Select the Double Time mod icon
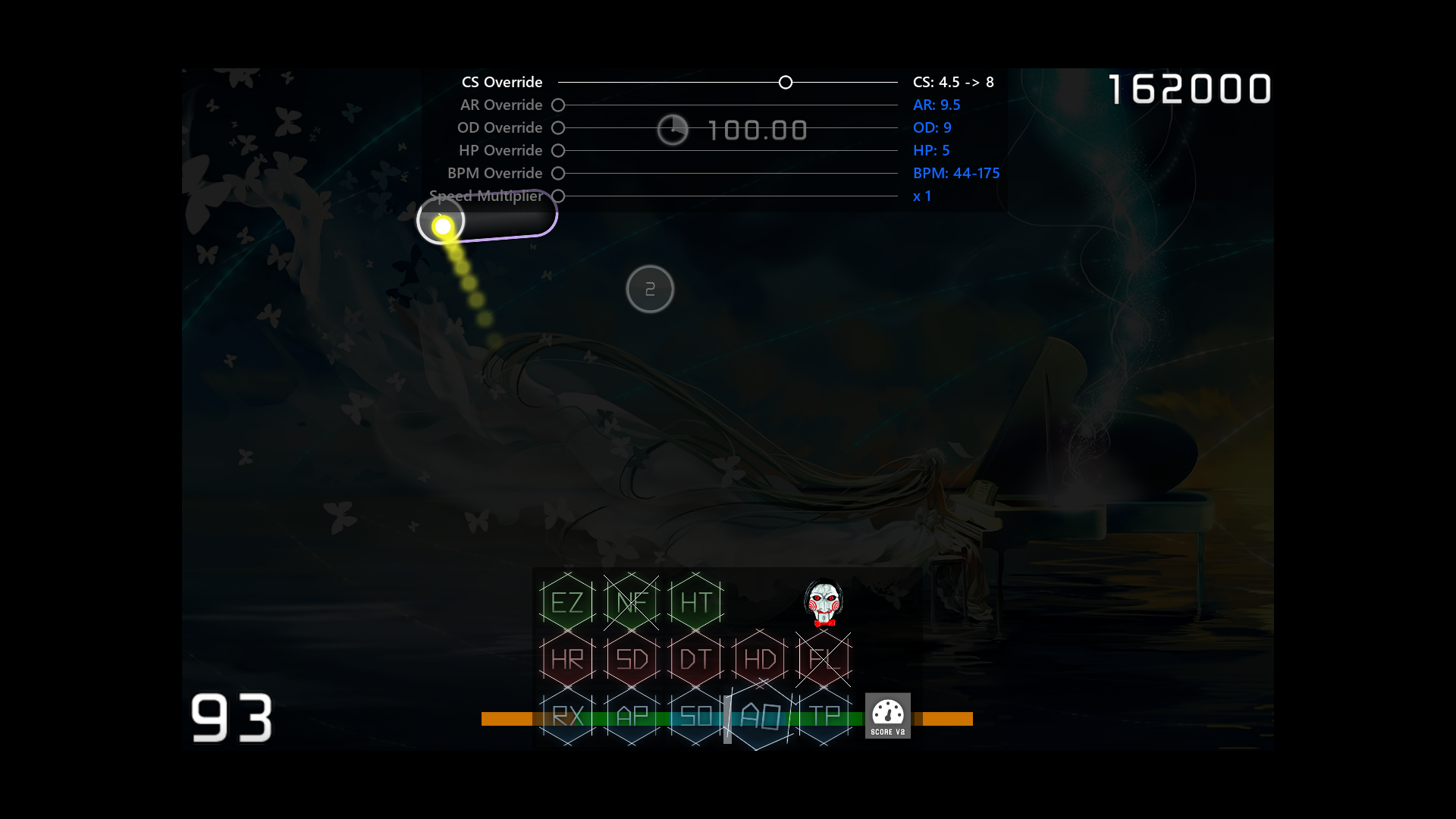Viewport: 1456px width, 819px height. (x=695, y=659)
